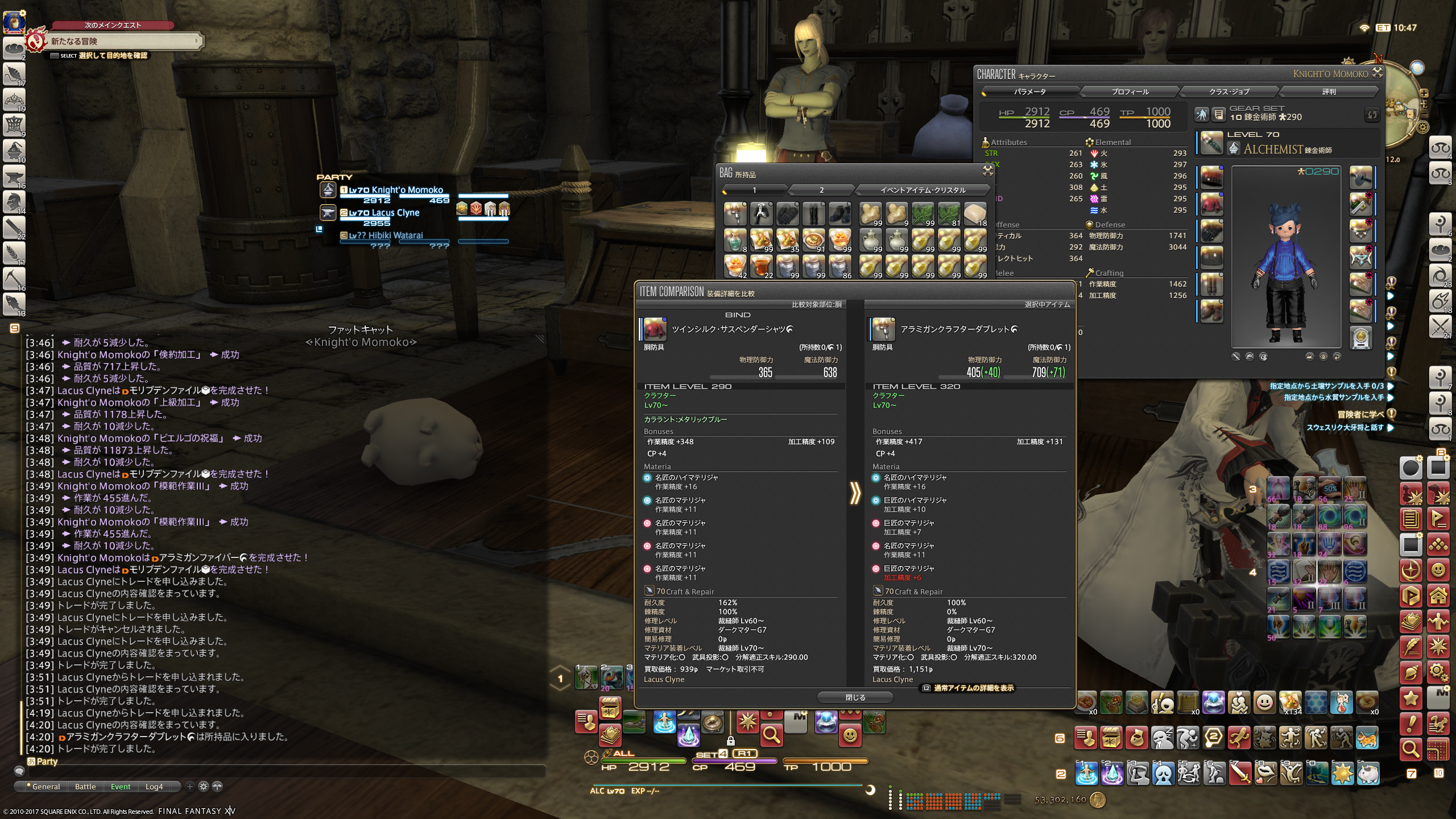Open the Event chat tab
1456x819 pixels.
pos(121,787)
